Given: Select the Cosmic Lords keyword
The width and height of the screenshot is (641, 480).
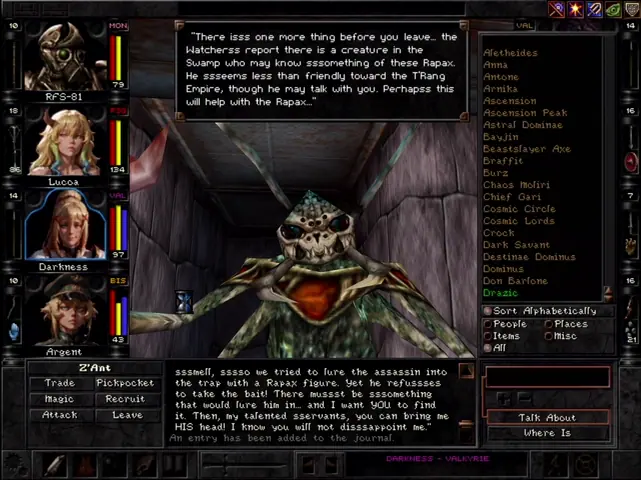Looking at the screenshot, I should [519, 221].
